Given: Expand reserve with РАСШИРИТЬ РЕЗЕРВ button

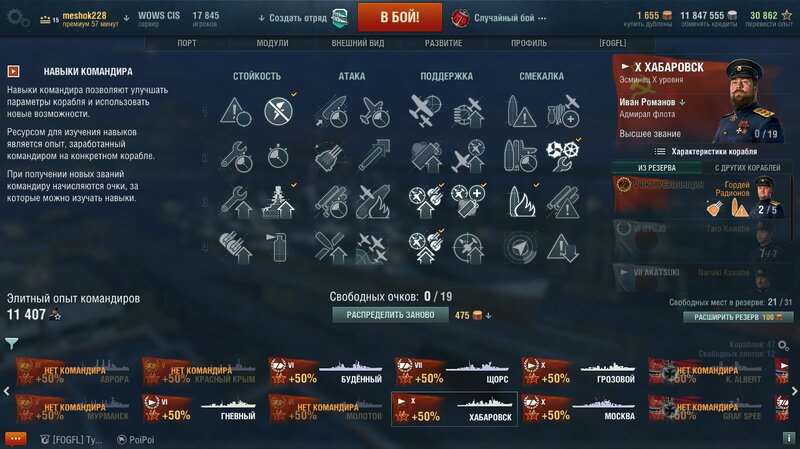Looking at the screenshot, I should pos(739,317).
